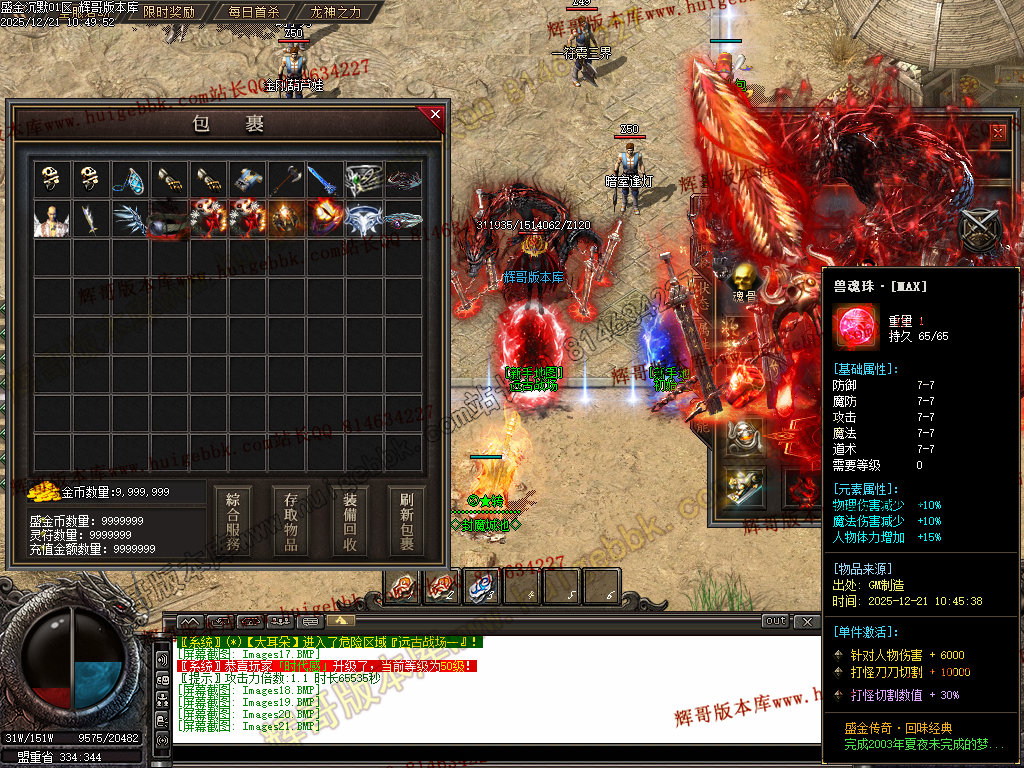Use the item in hotbar slot 1

pos(403,586)
